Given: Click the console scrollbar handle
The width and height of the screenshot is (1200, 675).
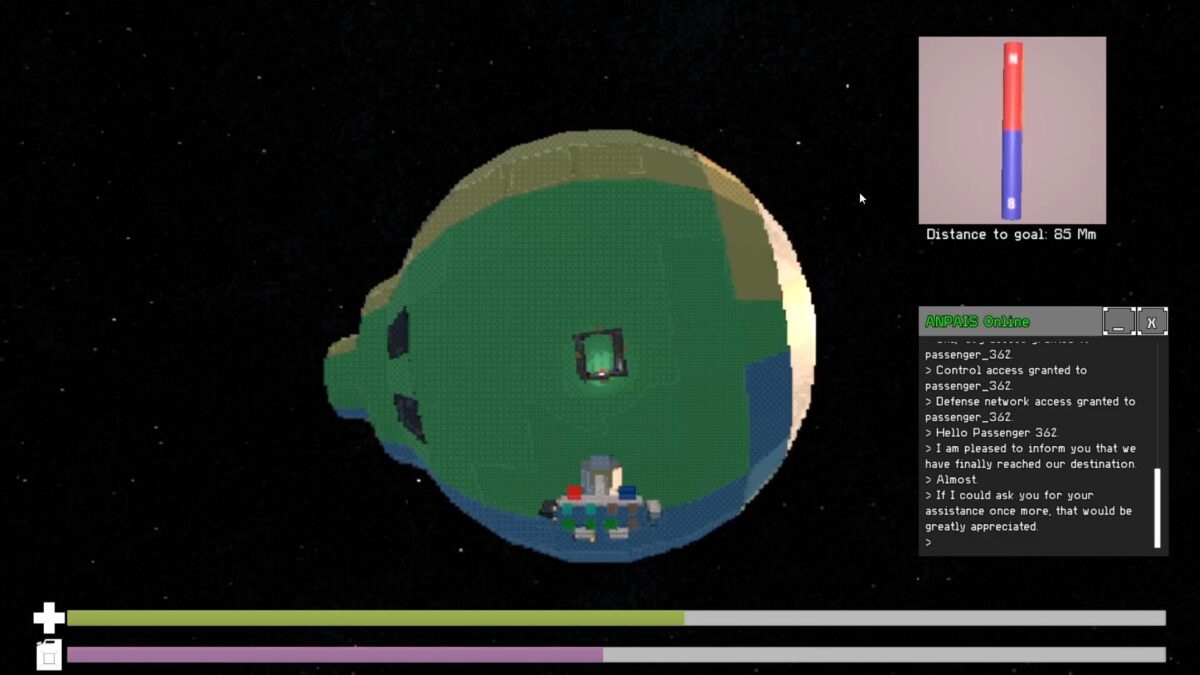Looking at the screenshot, I should point(1158,508).
